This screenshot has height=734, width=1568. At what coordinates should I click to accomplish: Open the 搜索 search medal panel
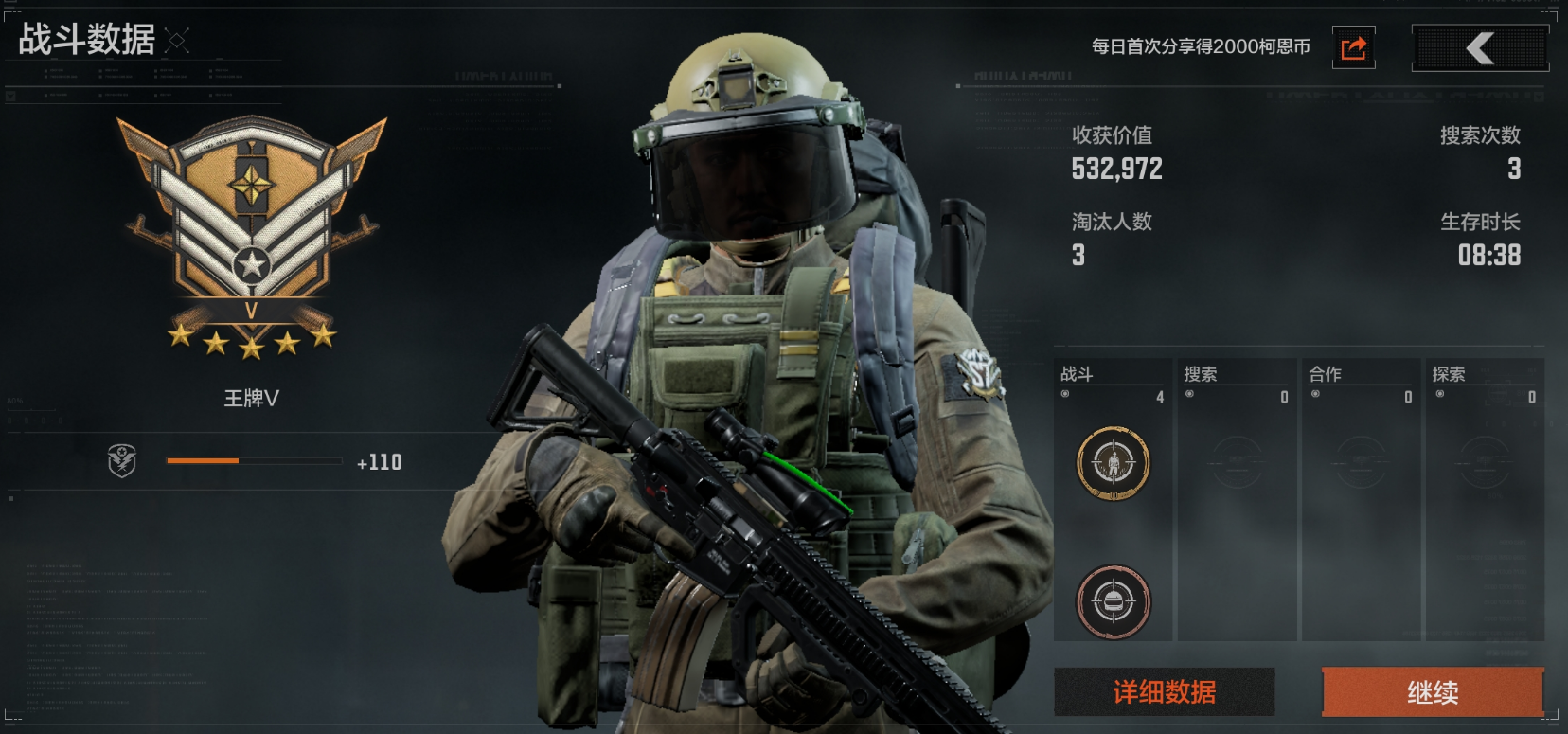point(1237,499)
